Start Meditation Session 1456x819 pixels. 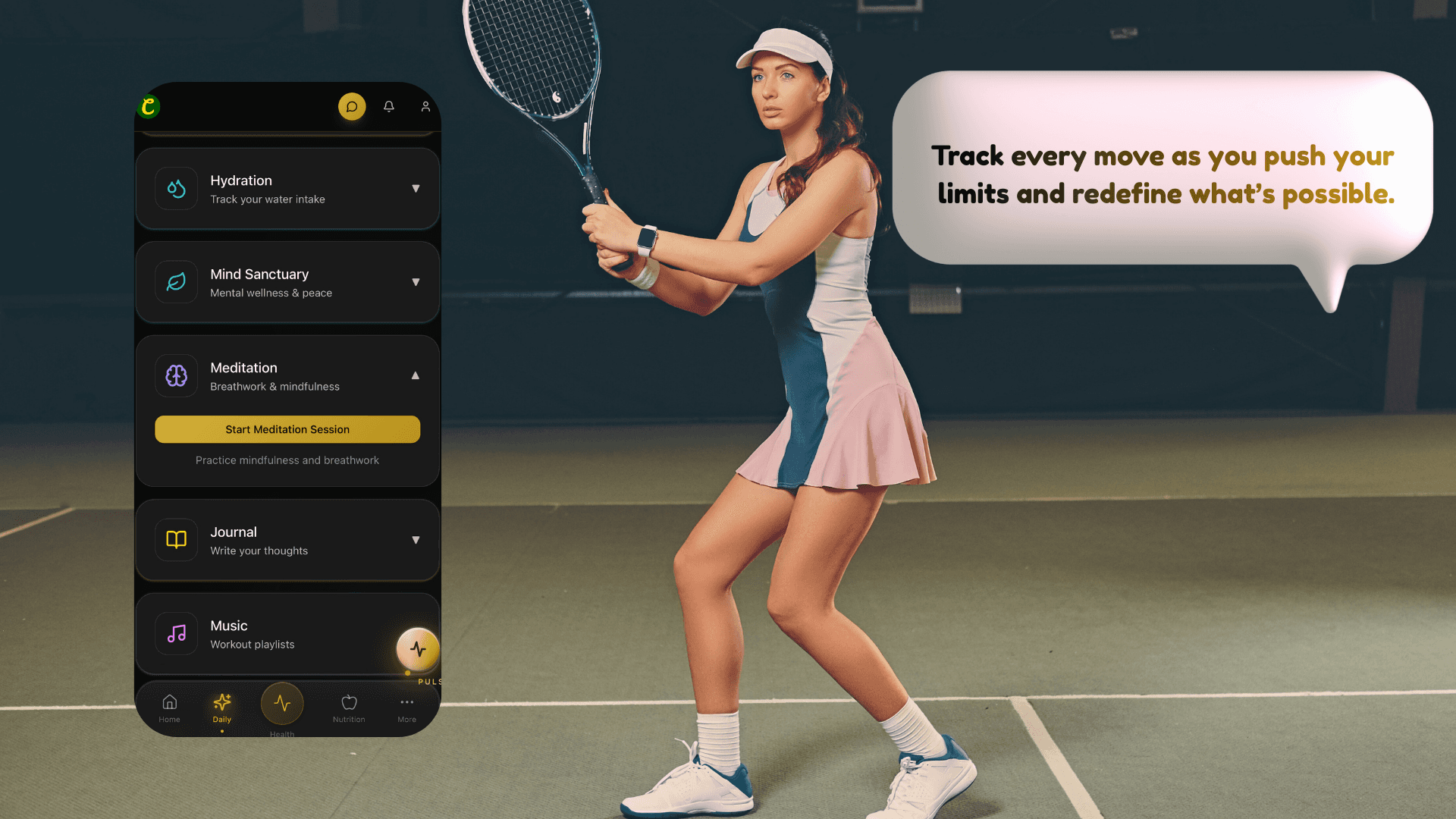pos(287,429)
